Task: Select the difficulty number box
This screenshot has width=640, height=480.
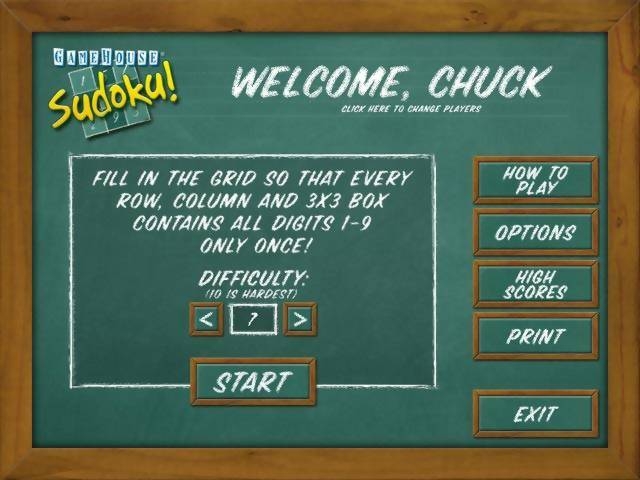Action: coord(253,320)
